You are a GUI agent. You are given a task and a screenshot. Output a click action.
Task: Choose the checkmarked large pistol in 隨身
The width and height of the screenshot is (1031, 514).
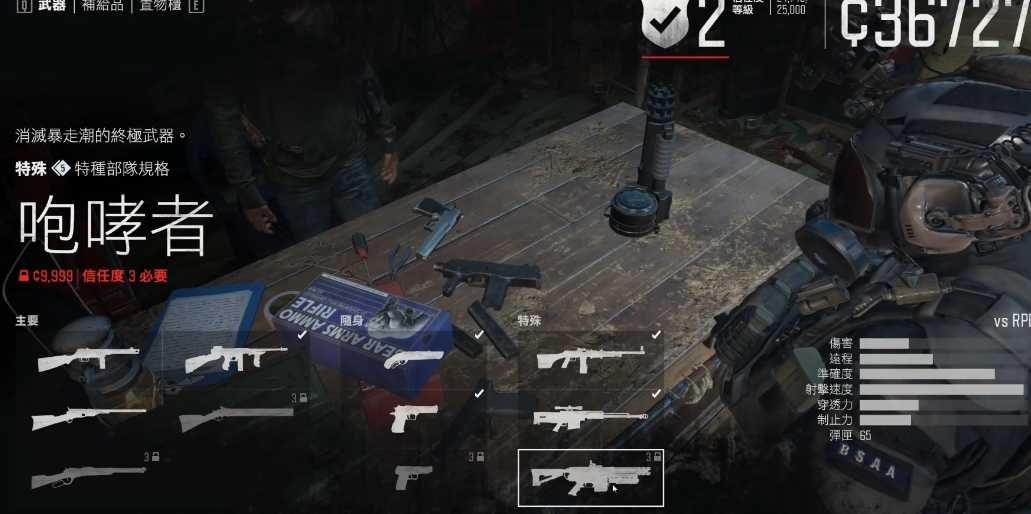tap(414, 416)
